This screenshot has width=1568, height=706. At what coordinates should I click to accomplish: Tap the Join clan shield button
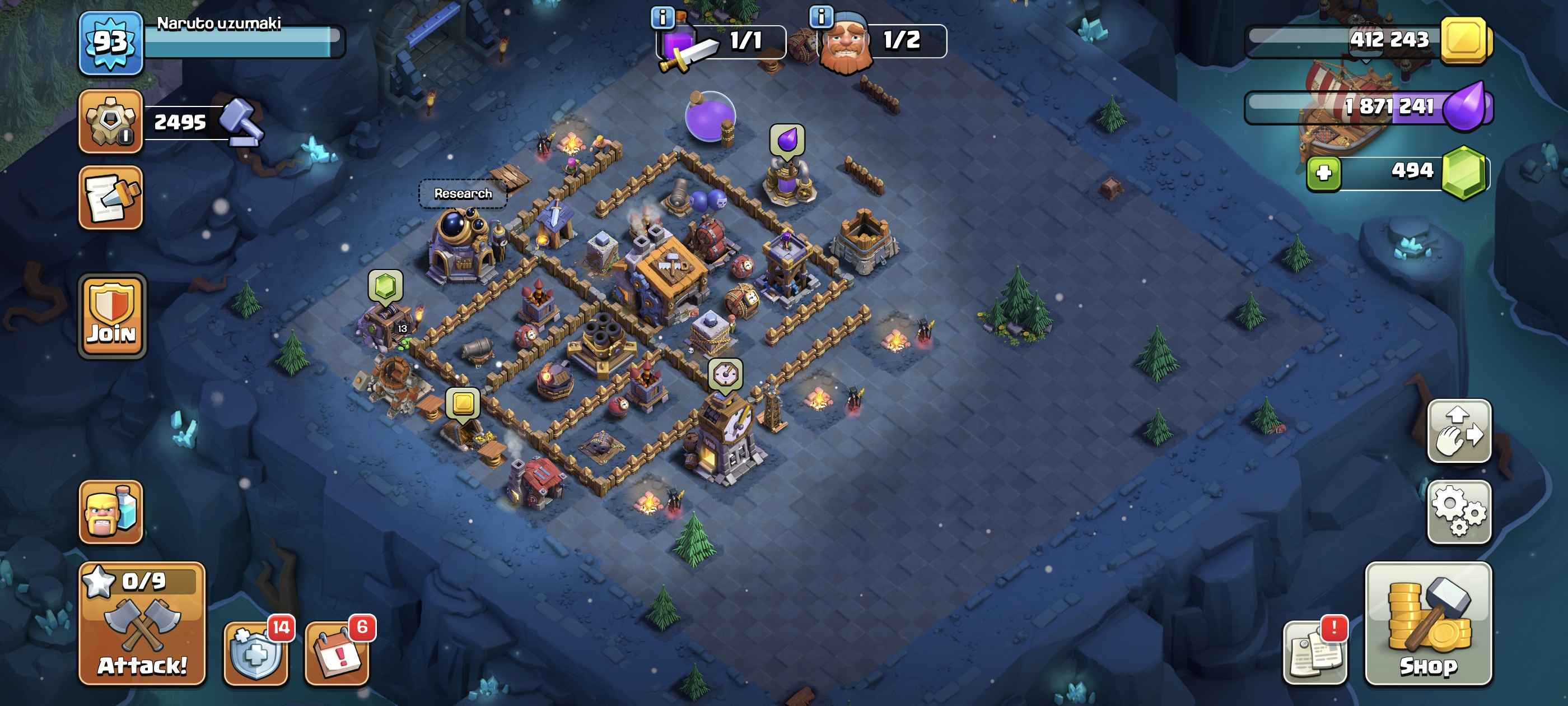112,315
